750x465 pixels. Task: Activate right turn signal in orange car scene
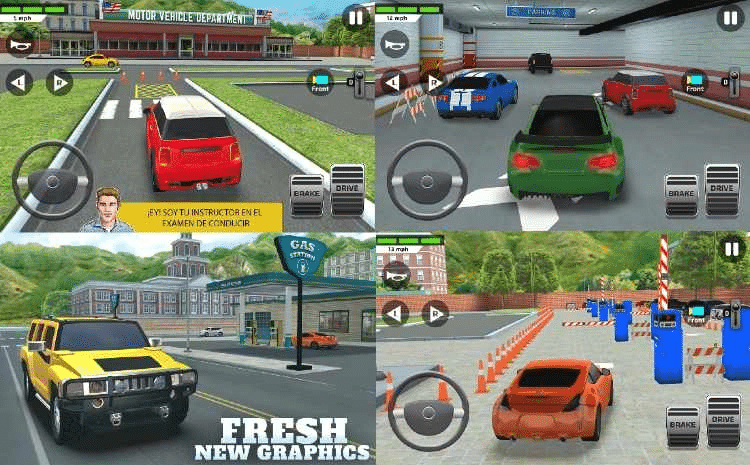(x=433, y=313)
